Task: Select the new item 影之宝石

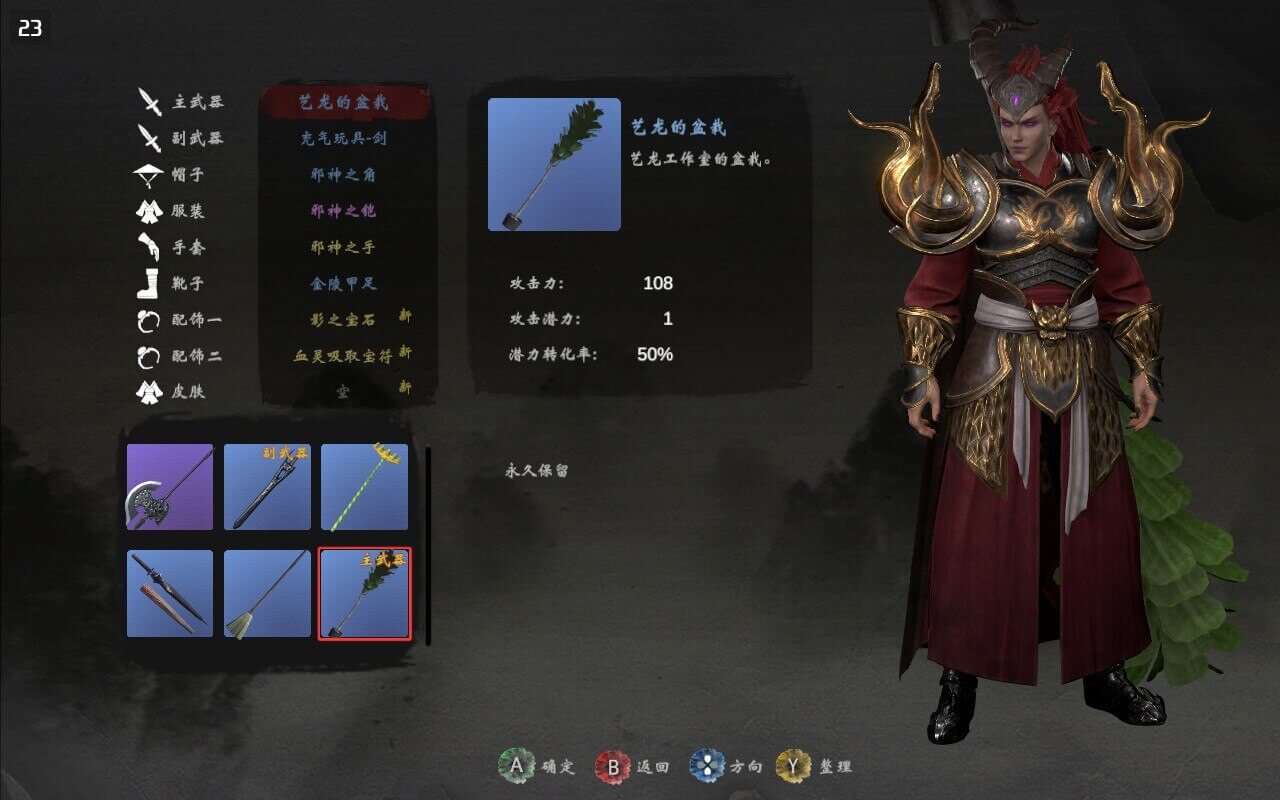Action: 345,317
